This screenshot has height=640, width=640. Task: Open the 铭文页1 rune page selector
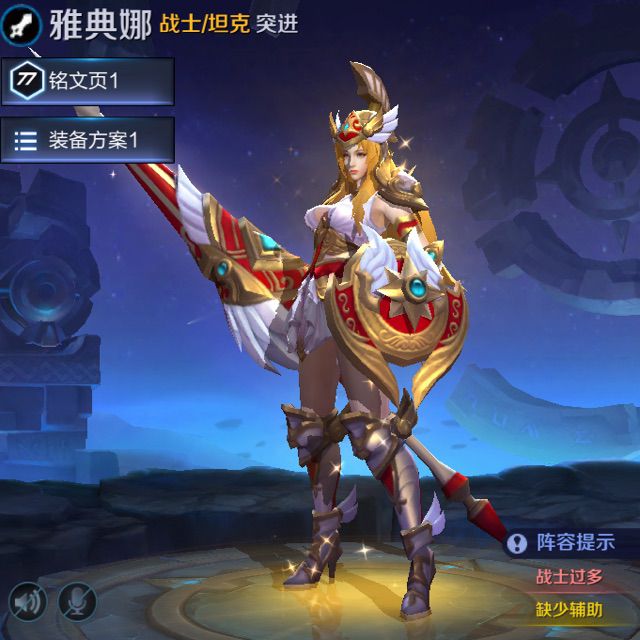click(x=87, y=81)
